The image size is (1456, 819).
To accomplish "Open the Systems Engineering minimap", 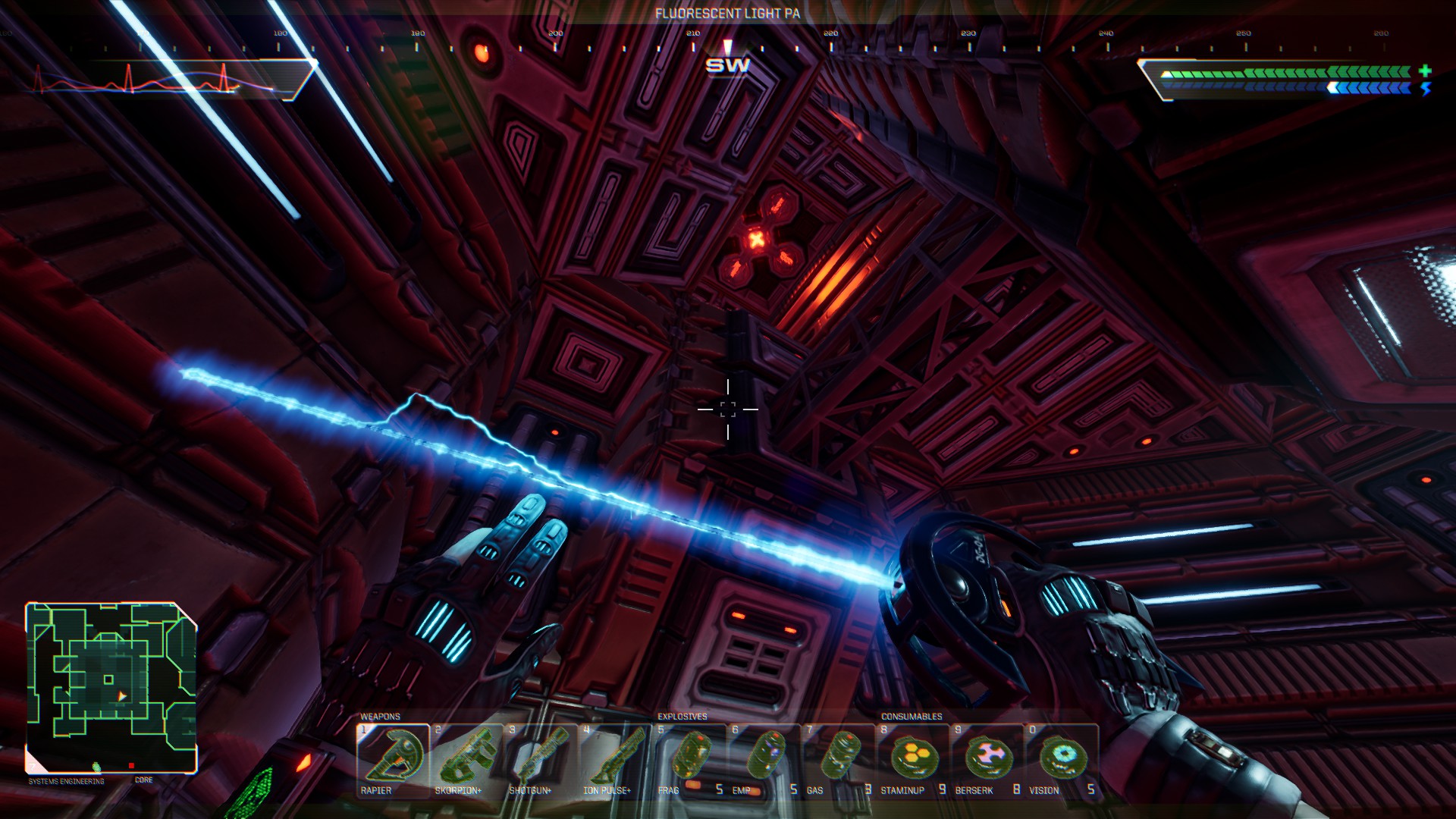I will (111, 687).
